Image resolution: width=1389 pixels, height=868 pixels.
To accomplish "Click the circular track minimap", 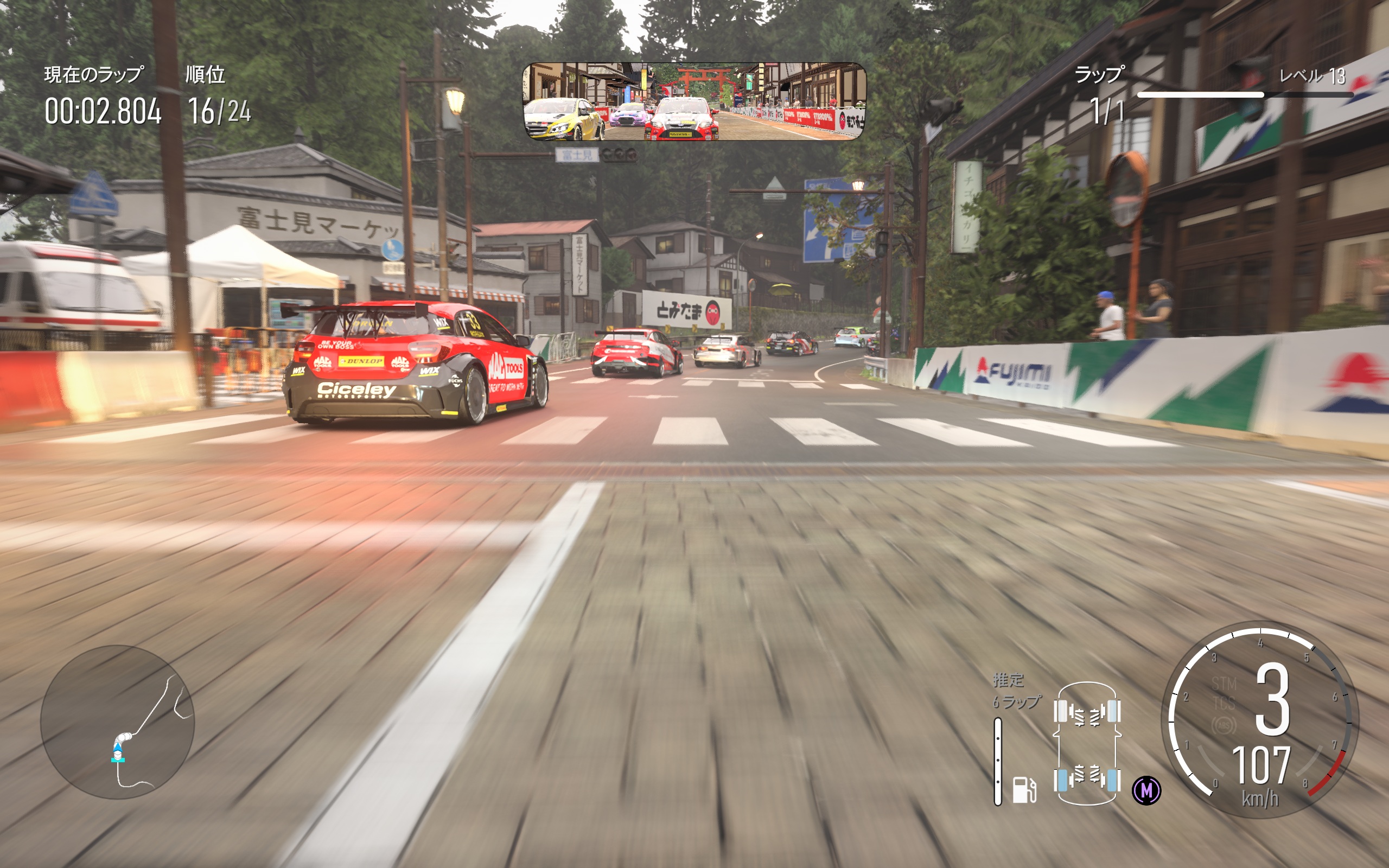I will [118, 722].
